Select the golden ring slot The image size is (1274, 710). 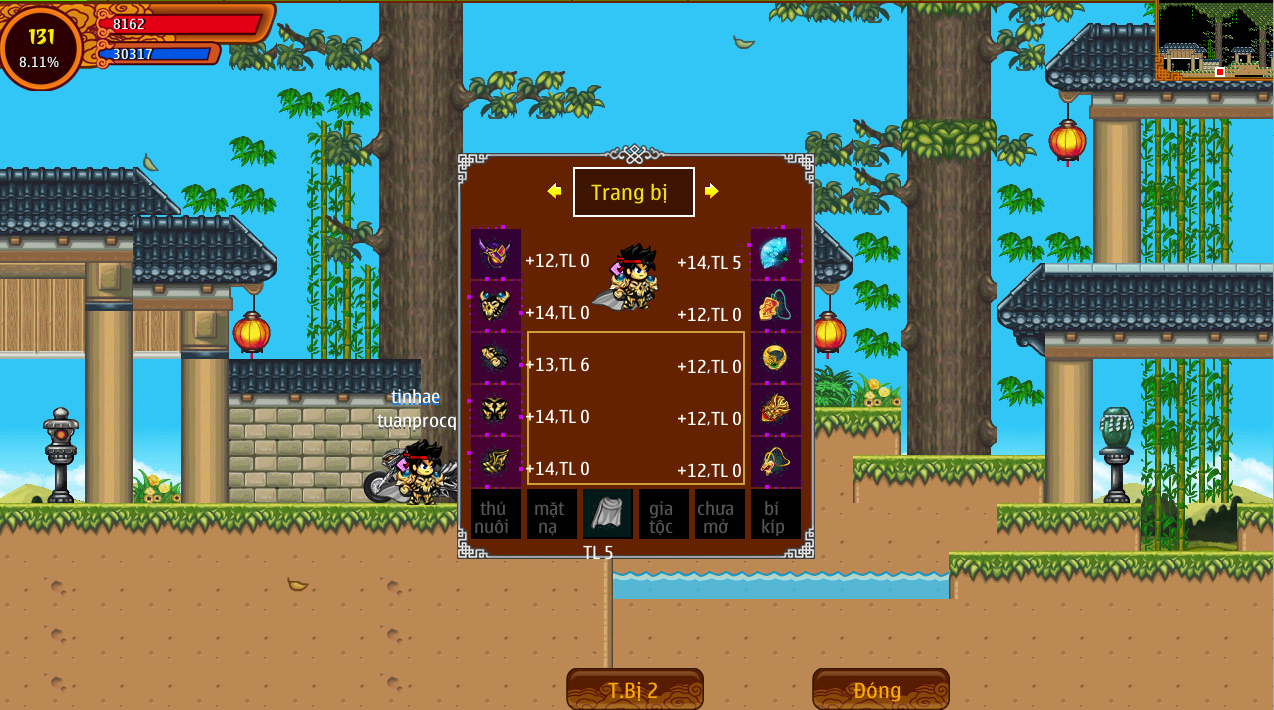click(776, 358)
